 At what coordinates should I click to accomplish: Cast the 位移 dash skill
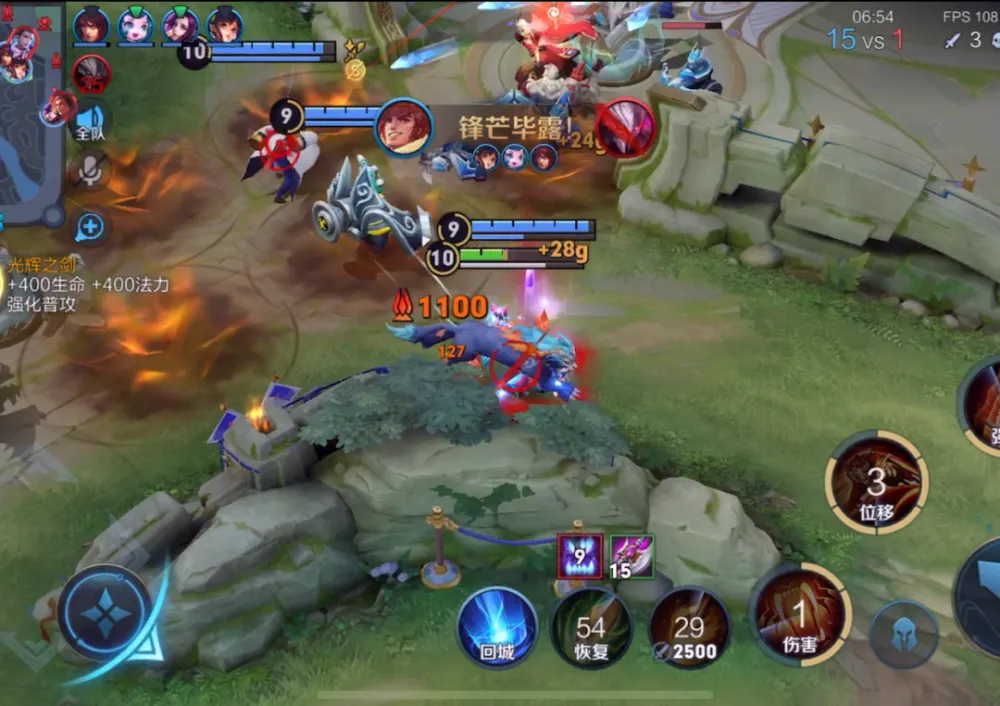(876, 484)
